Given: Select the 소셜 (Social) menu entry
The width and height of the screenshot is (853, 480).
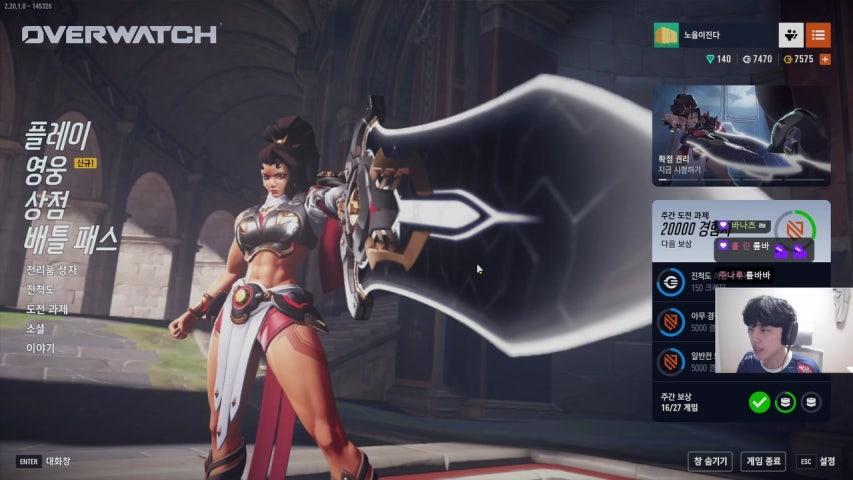Looking at the screenshot, I should 36,328.
